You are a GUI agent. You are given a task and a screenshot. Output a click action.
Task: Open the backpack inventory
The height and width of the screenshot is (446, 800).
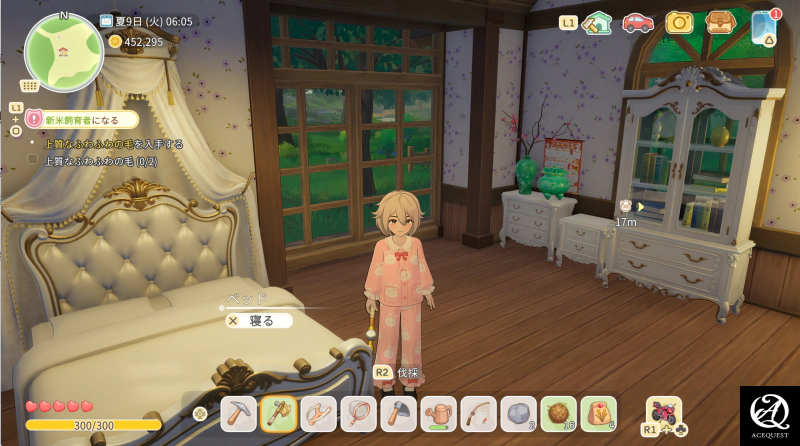click(719, 22)
